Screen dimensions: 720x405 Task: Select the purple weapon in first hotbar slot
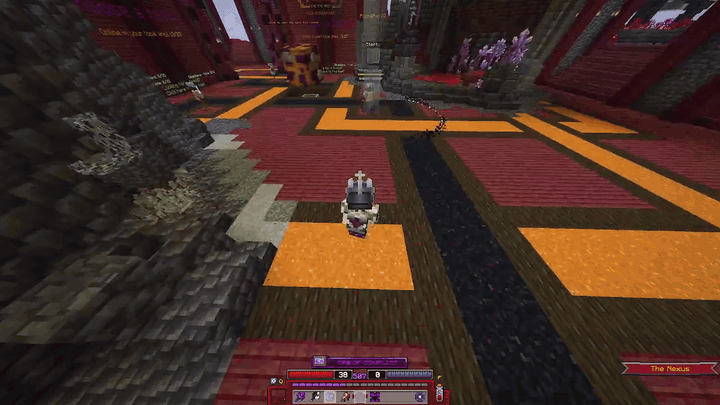[301, 397]
